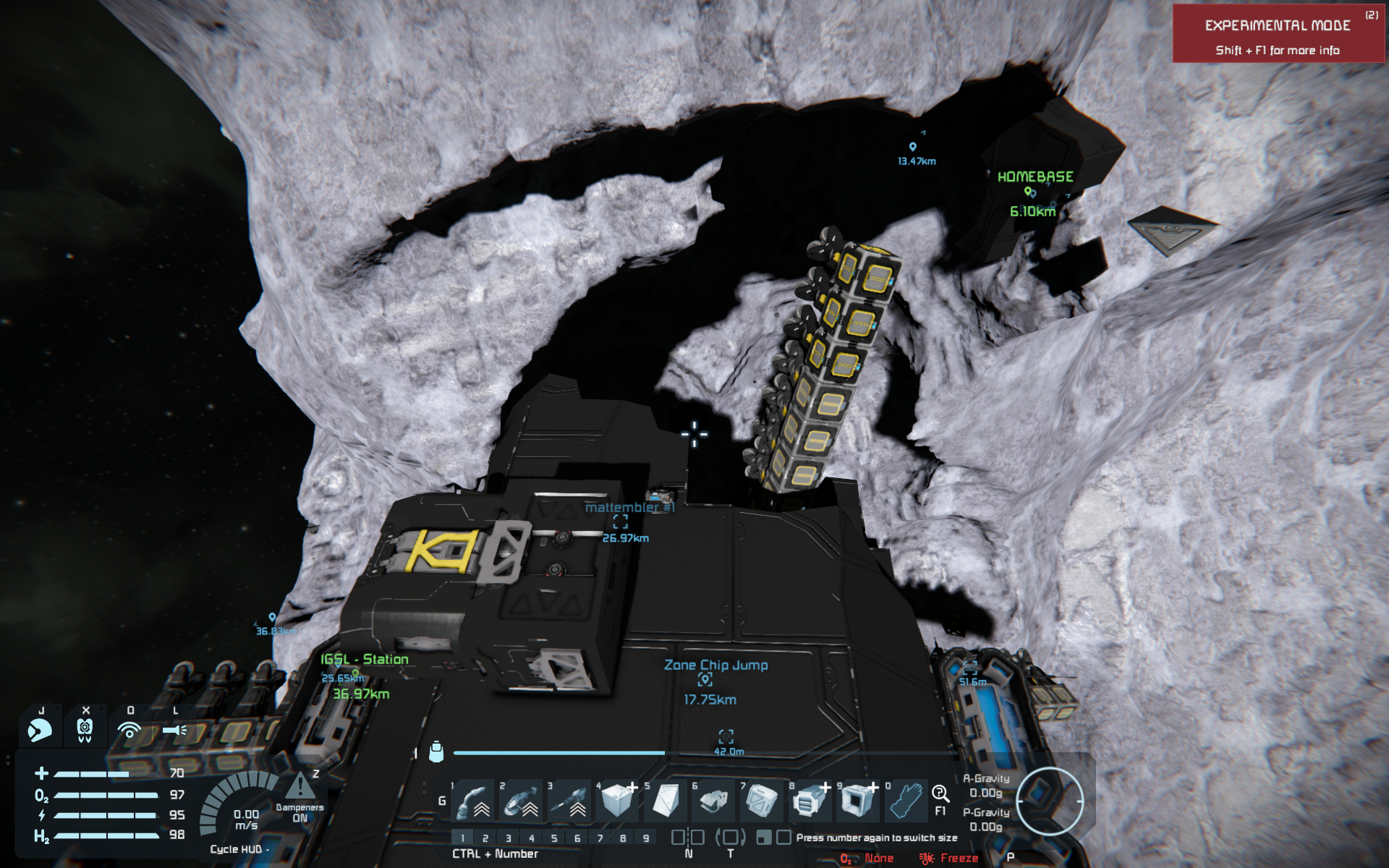Select the square frame block in slot 9
1389x868 pixels.
[x=858, y=801]
